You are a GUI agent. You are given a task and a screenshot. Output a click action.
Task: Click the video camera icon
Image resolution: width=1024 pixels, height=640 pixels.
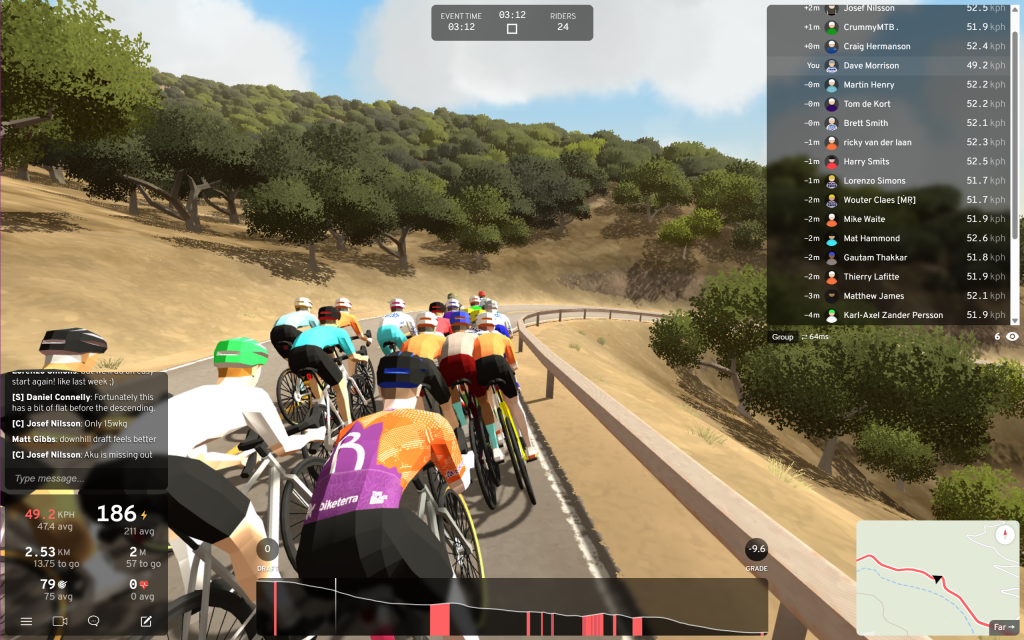click(x=60, y=621)
